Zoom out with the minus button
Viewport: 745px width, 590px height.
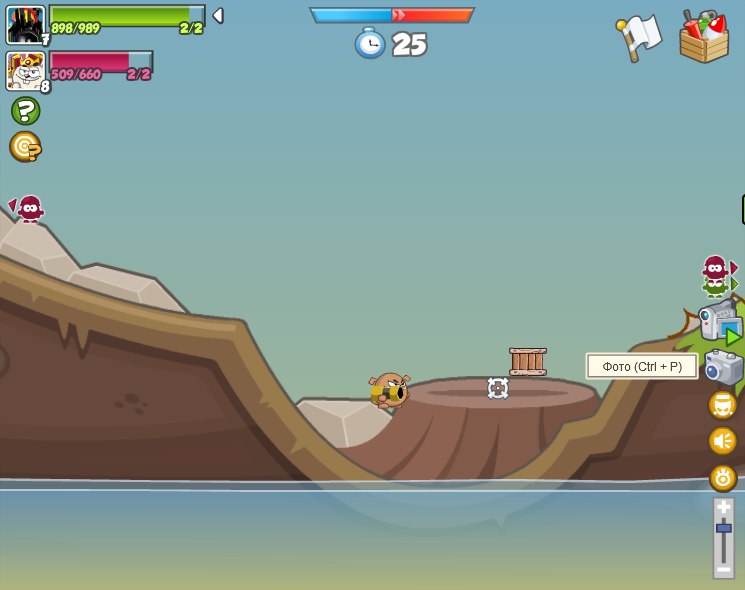tap(723, 569)
